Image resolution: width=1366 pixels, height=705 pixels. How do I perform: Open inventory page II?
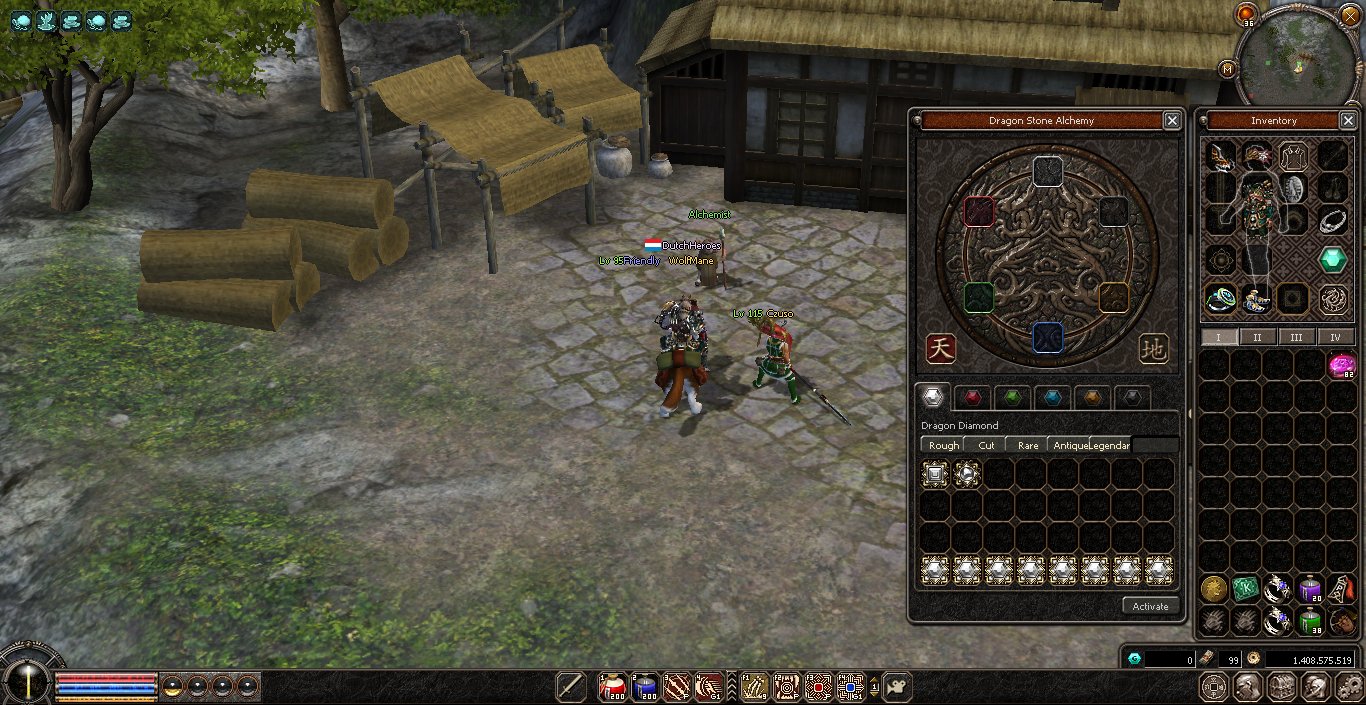pos(1257,337)
